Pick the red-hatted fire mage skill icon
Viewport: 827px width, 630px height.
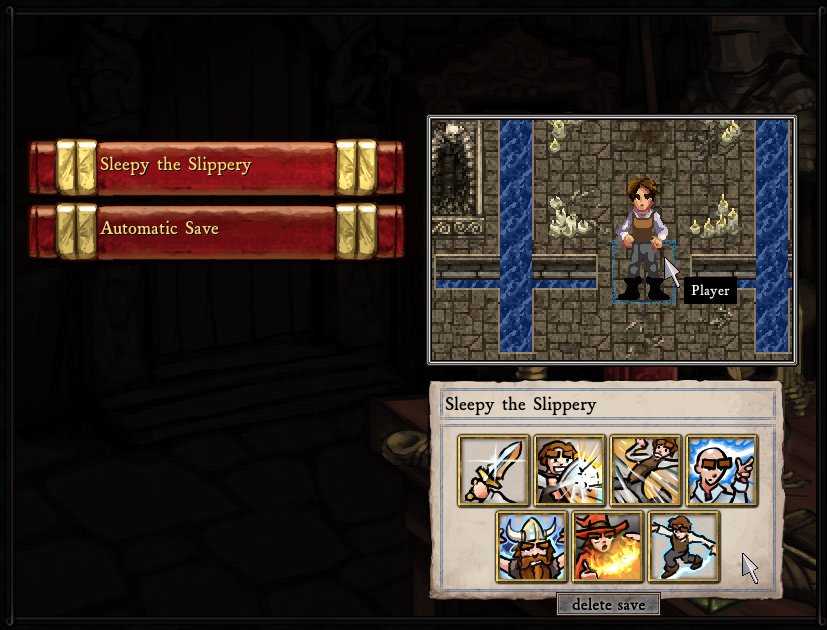pyautogui.click(x=608, y=546)
